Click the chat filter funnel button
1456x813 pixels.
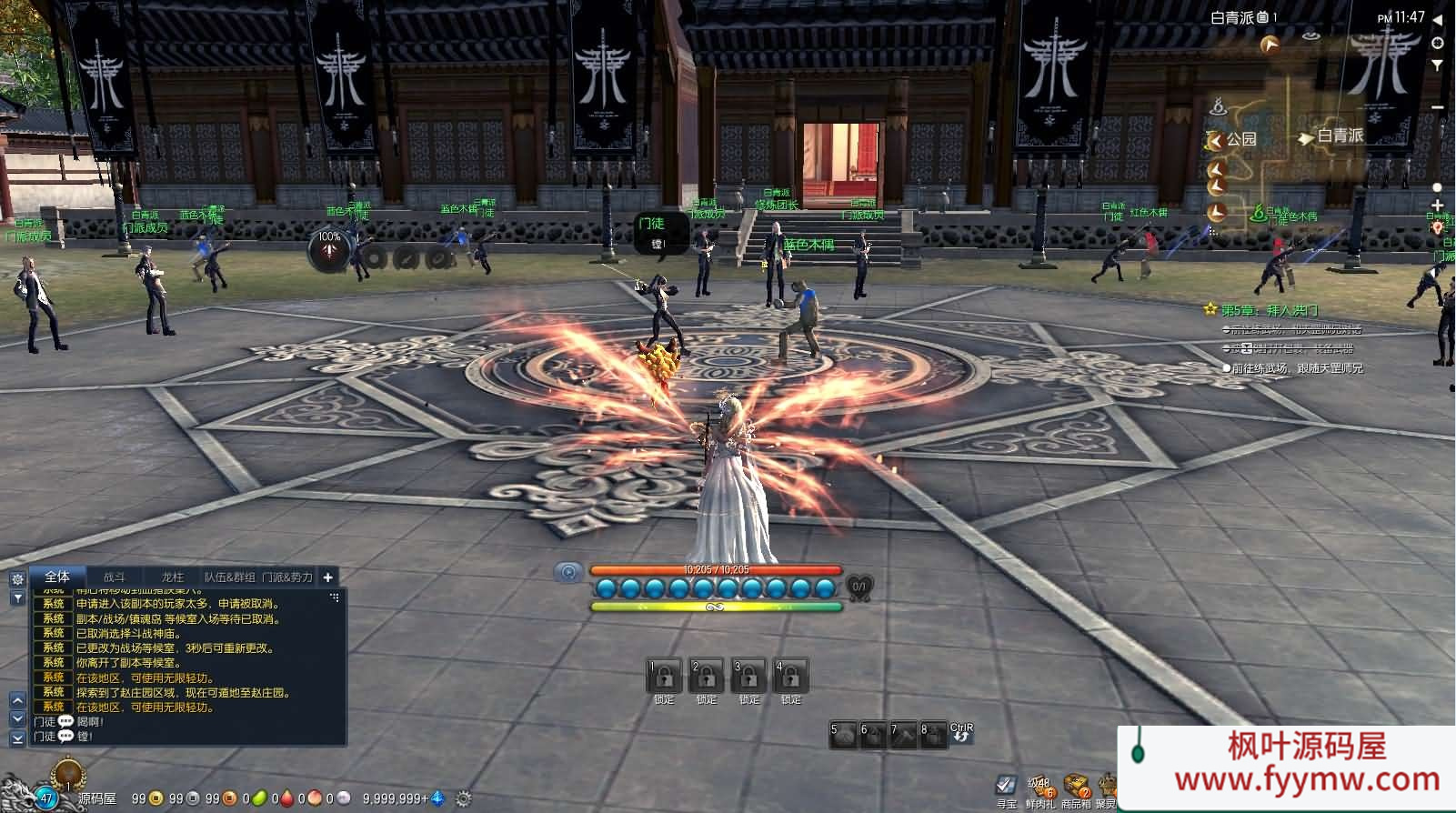coord(17,598)
